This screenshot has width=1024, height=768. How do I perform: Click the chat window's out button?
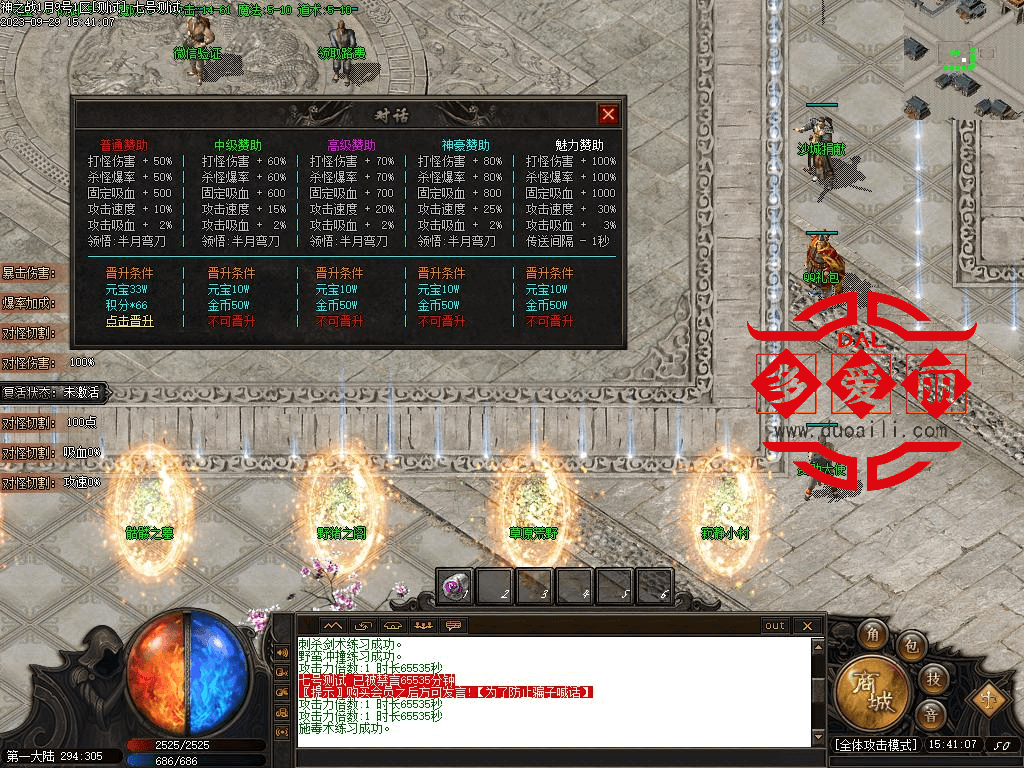(775, 626)
